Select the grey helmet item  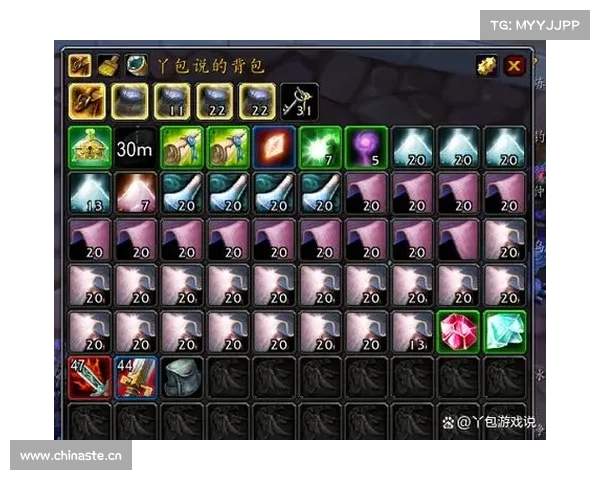click(x=181, y=378)
